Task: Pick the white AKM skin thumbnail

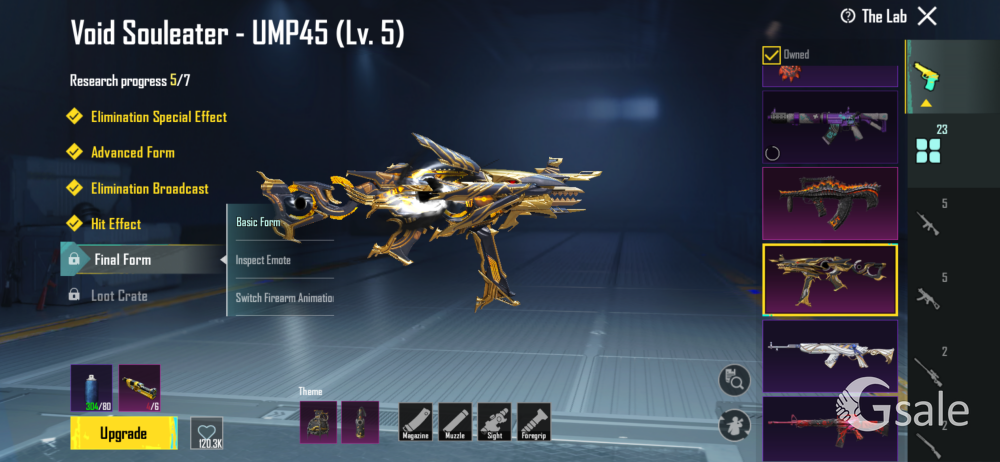Action: point(830,356)
